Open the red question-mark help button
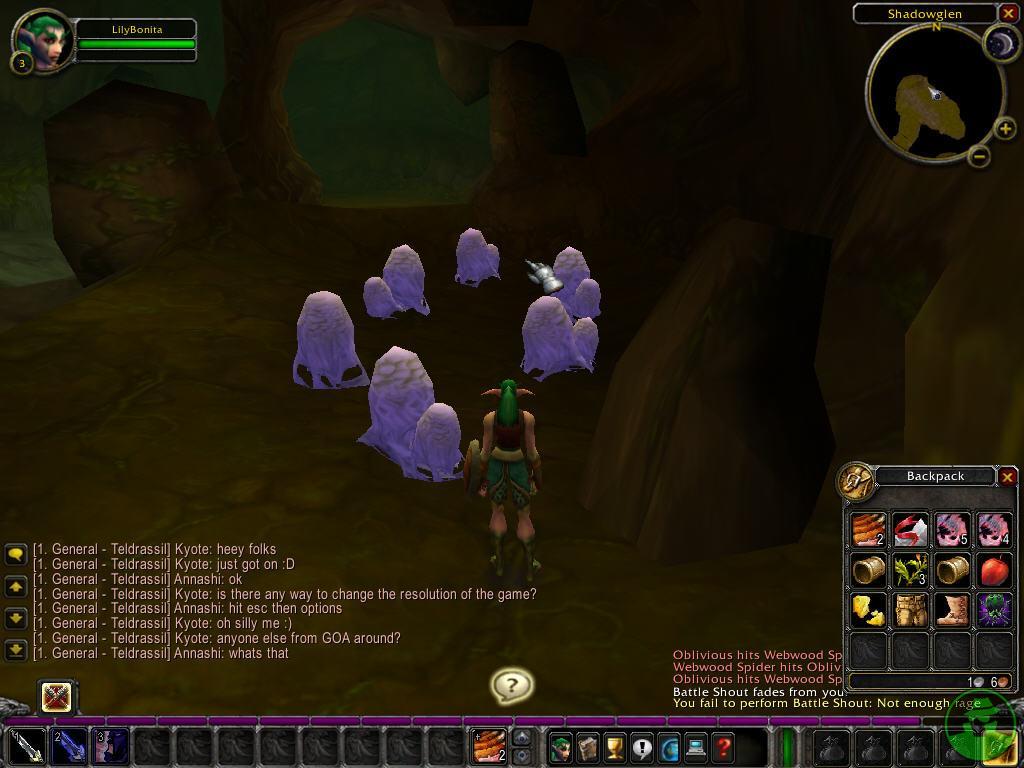The height and width of the screenshot is (768, 1024). point(723,747)
